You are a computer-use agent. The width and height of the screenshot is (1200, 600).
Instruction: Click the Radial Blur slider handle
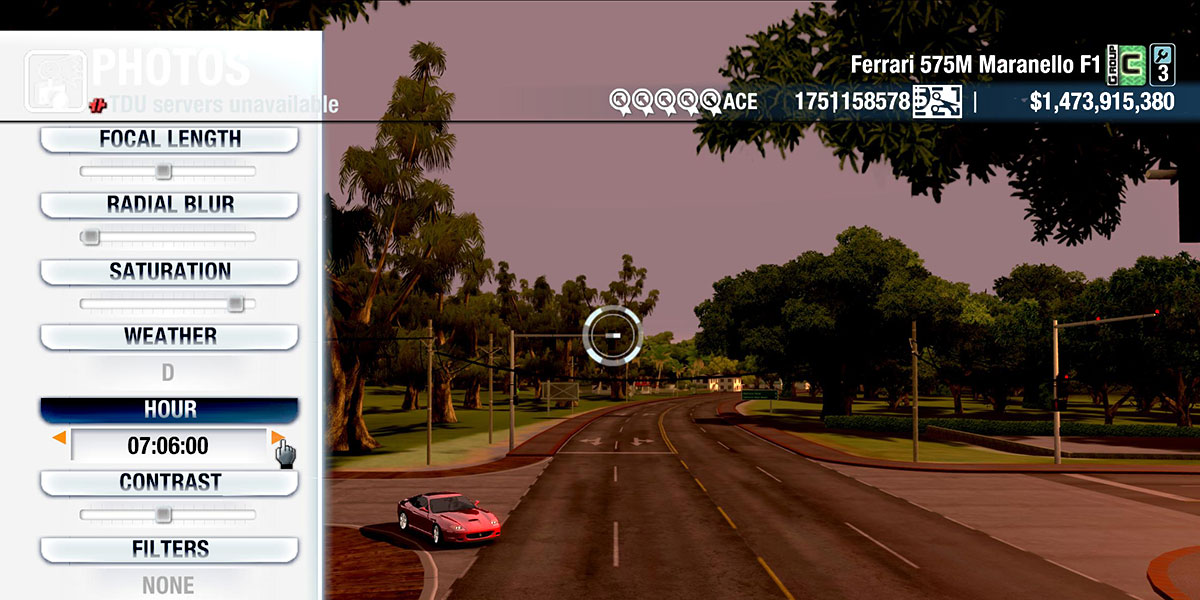pos(90,237)
